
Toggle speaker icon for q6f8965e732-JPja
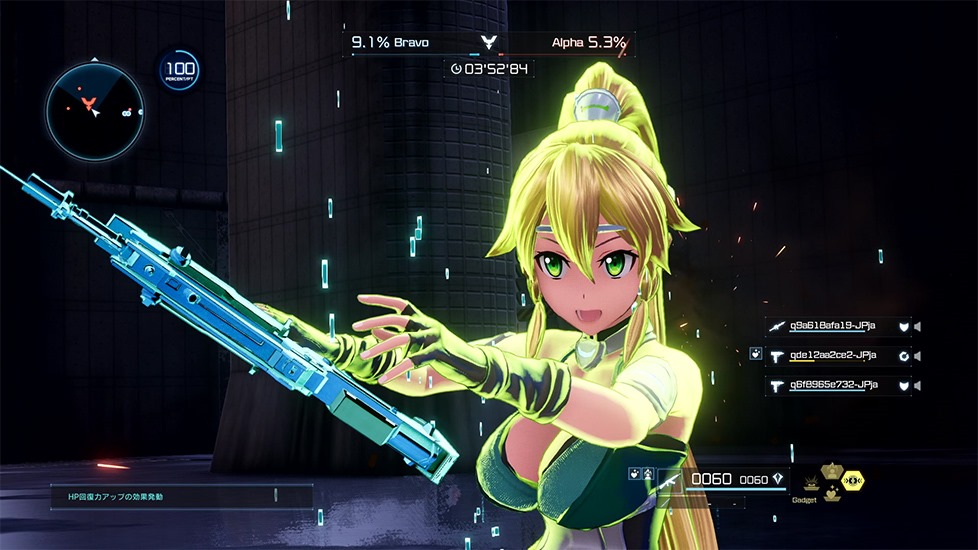(917, 386)
